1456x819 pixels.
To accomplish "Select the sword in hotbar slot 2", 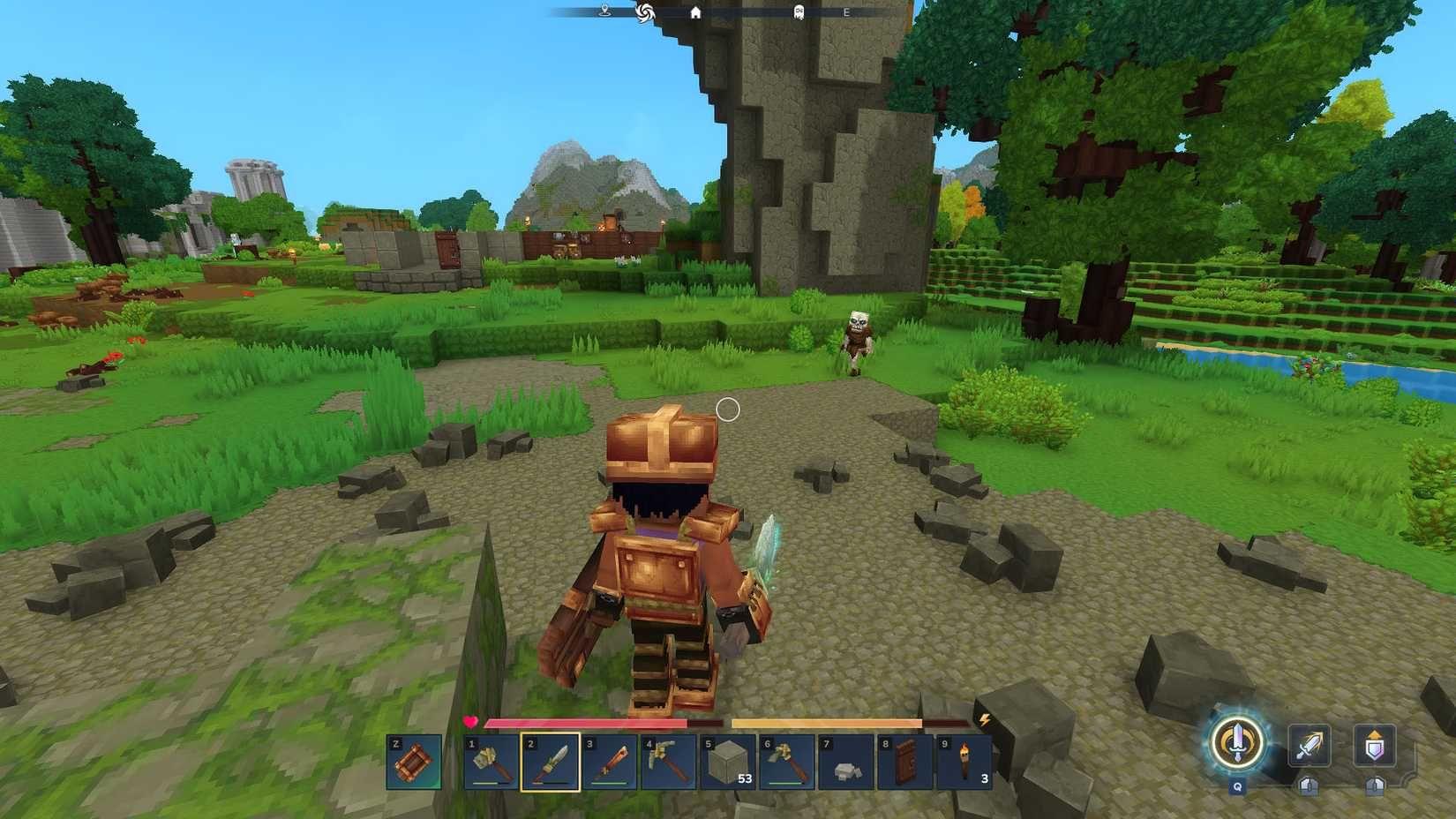I will pyautogui.click(x=551, y=763).
